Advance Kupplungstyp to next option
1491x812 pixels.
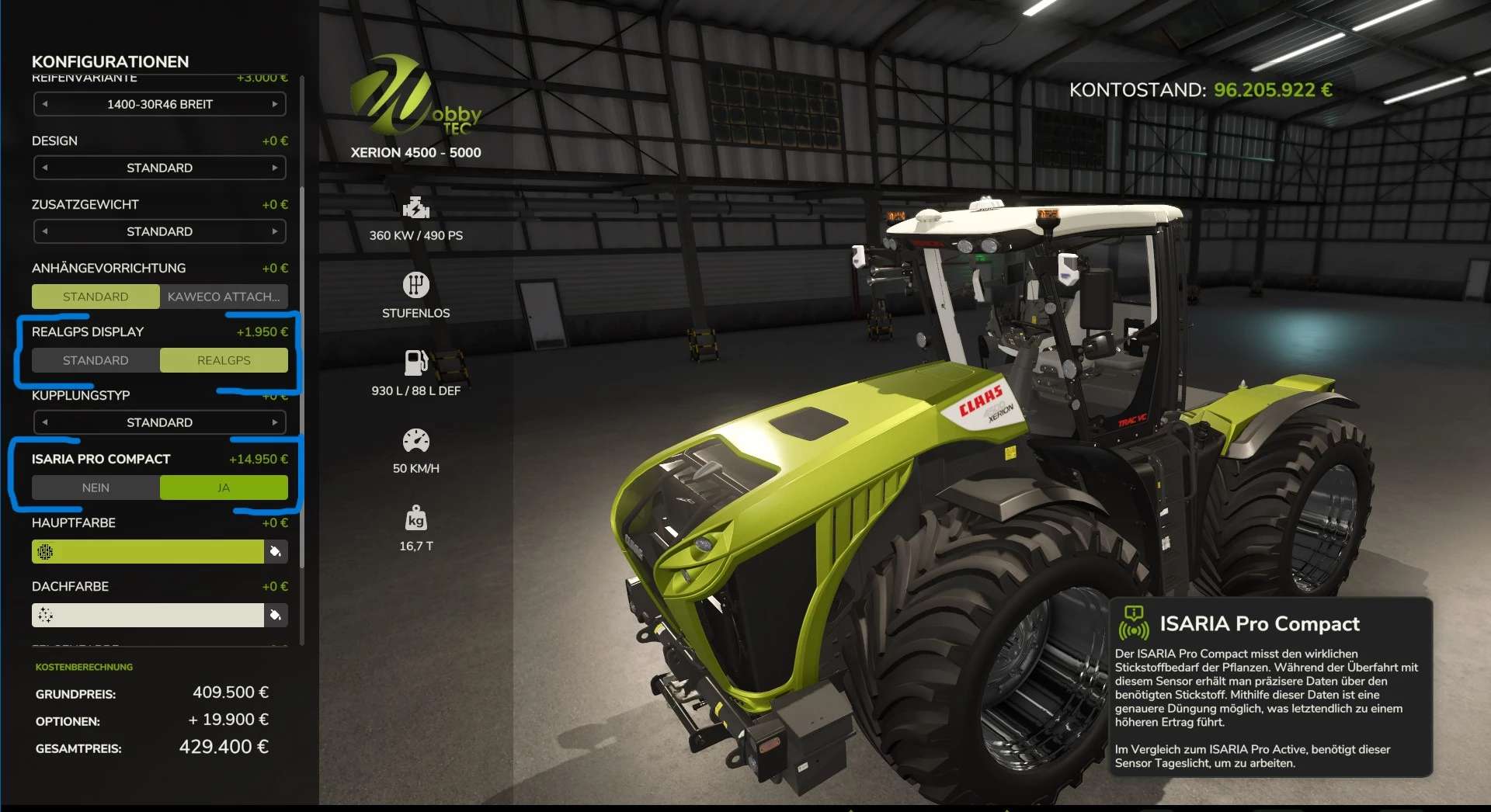coord(275,422)
